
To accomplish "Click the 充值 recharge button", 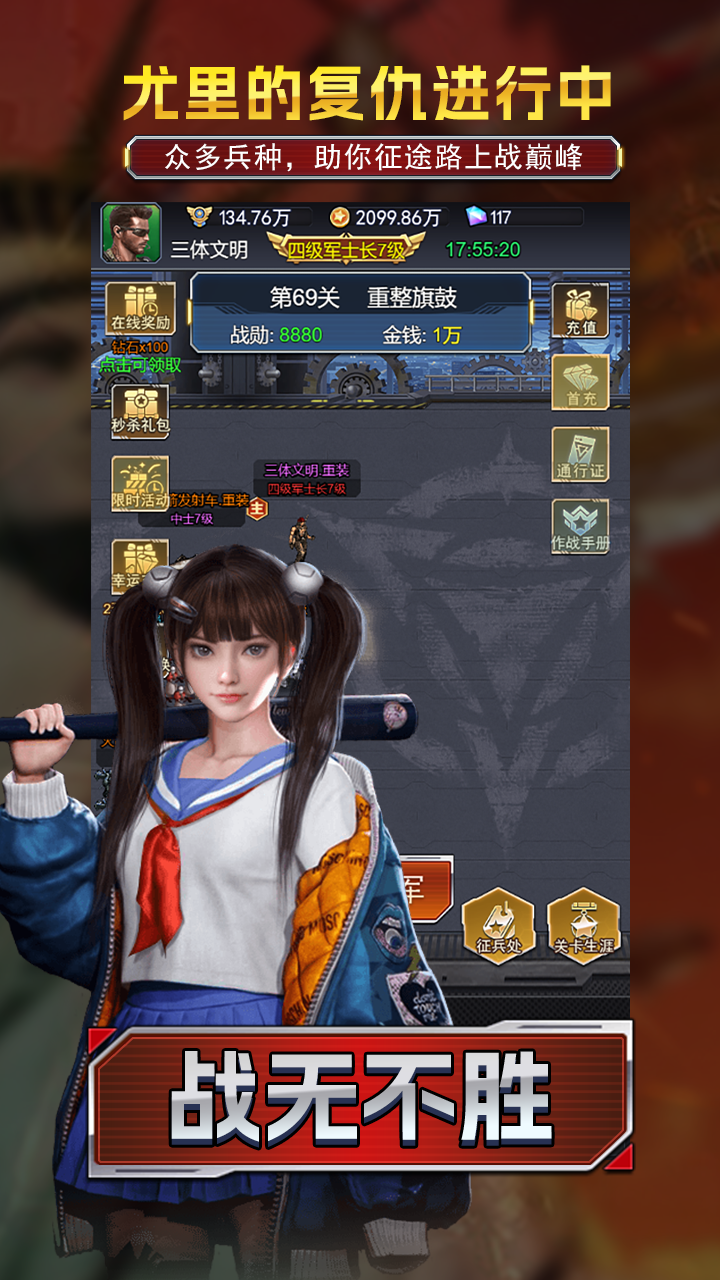I will pyautogui.click(x=580, y=310).
